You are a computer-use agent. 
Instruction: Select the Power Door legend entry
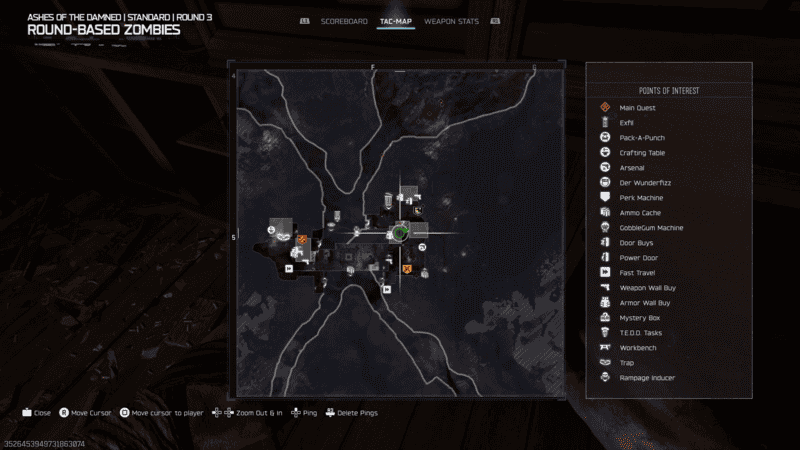(639, 258)
